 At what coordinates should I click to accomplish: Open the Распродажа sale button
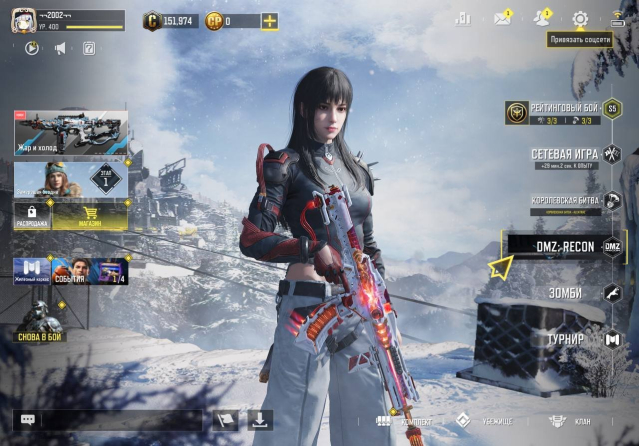coord(31,212)
